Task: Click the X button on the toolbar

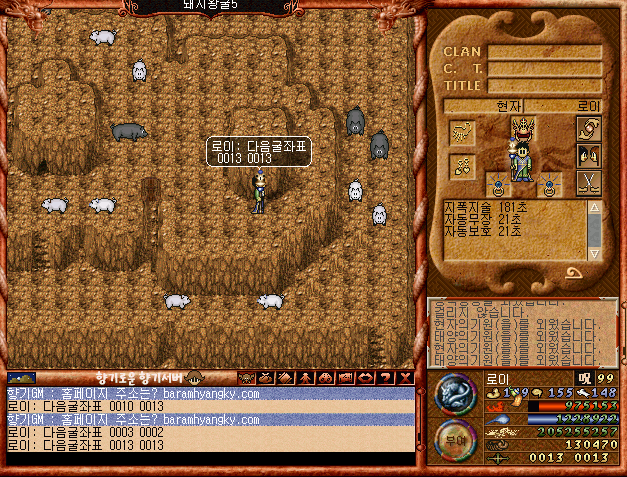Action: coord(405,378)
